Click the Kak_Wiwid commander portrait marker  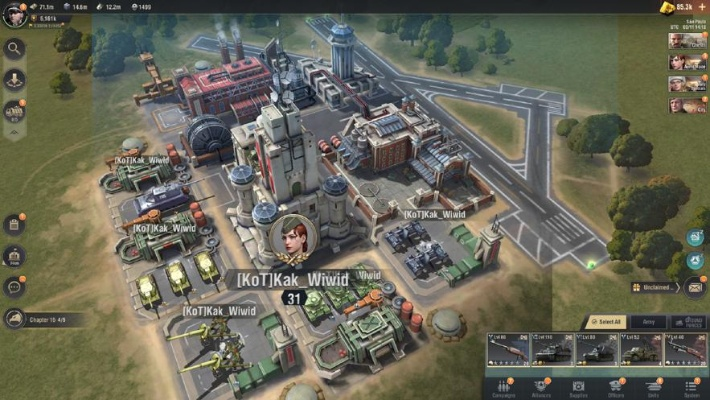click(x=293, y=237)
